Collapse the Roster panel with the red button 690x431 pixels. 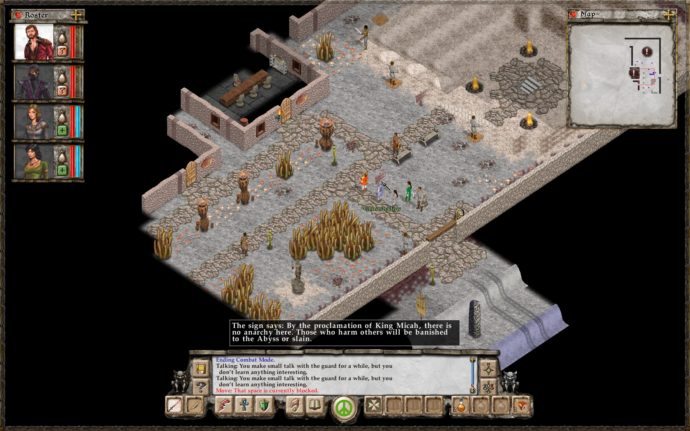click(18, 15)
